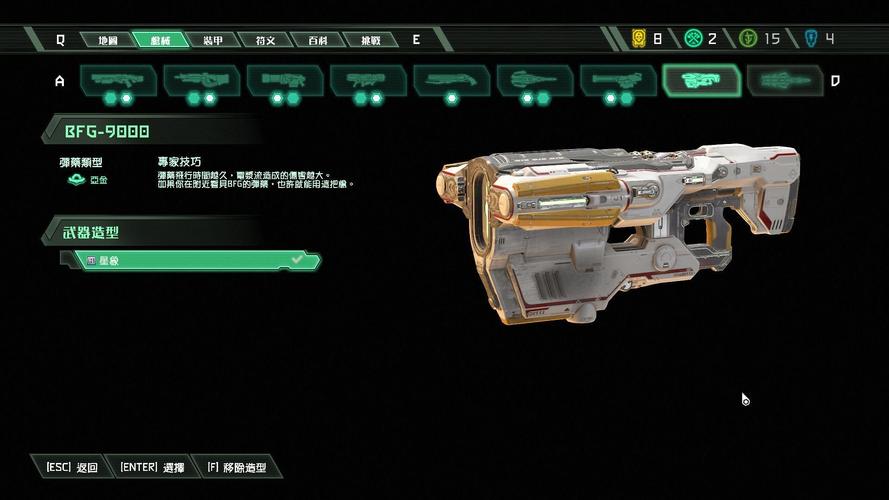Open the 軍械 (Arsenal) tab

(x=160, y=40)
